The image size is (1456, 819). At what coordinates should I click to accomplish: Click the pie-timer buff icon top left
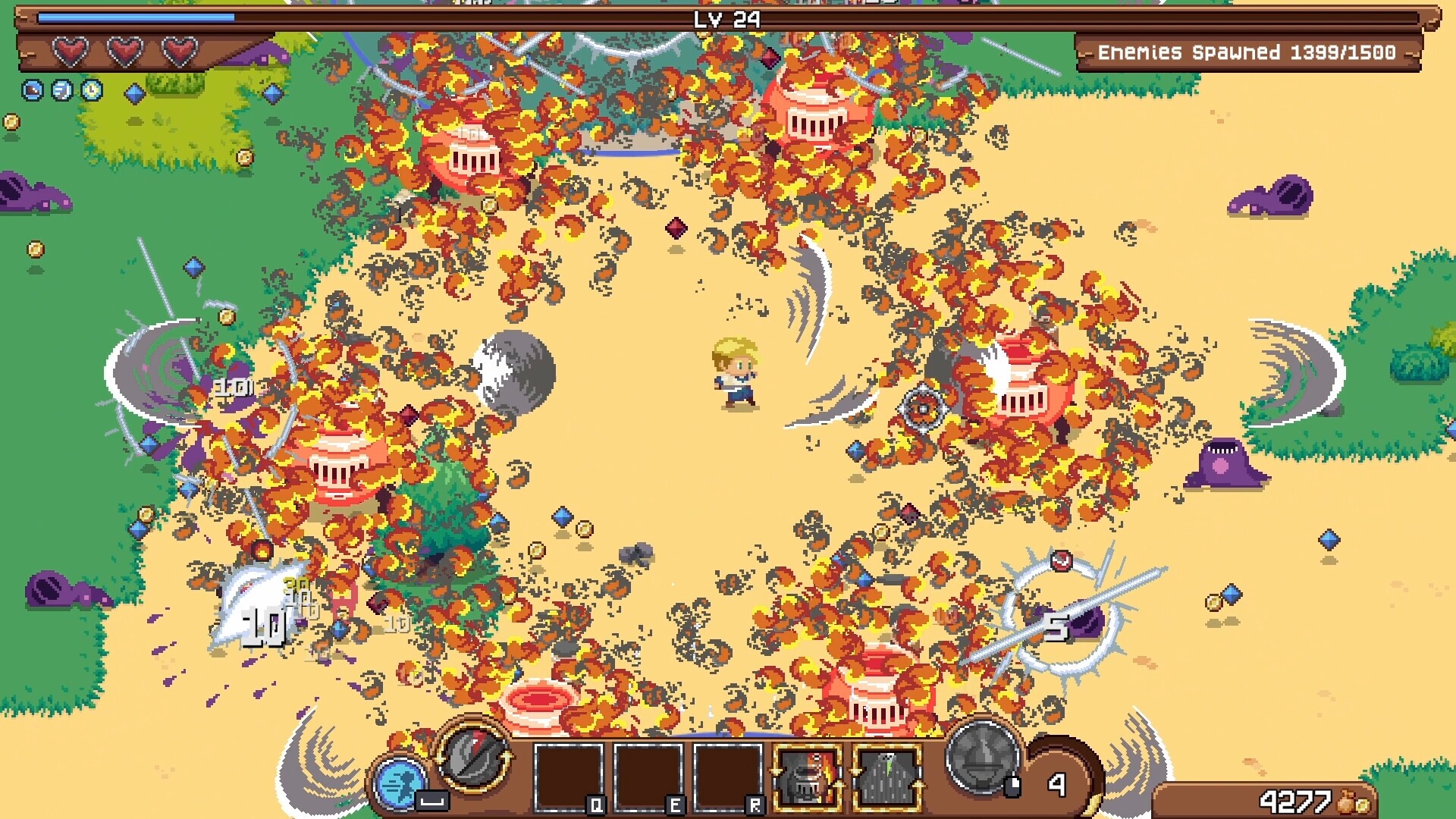tap(33, 90)
